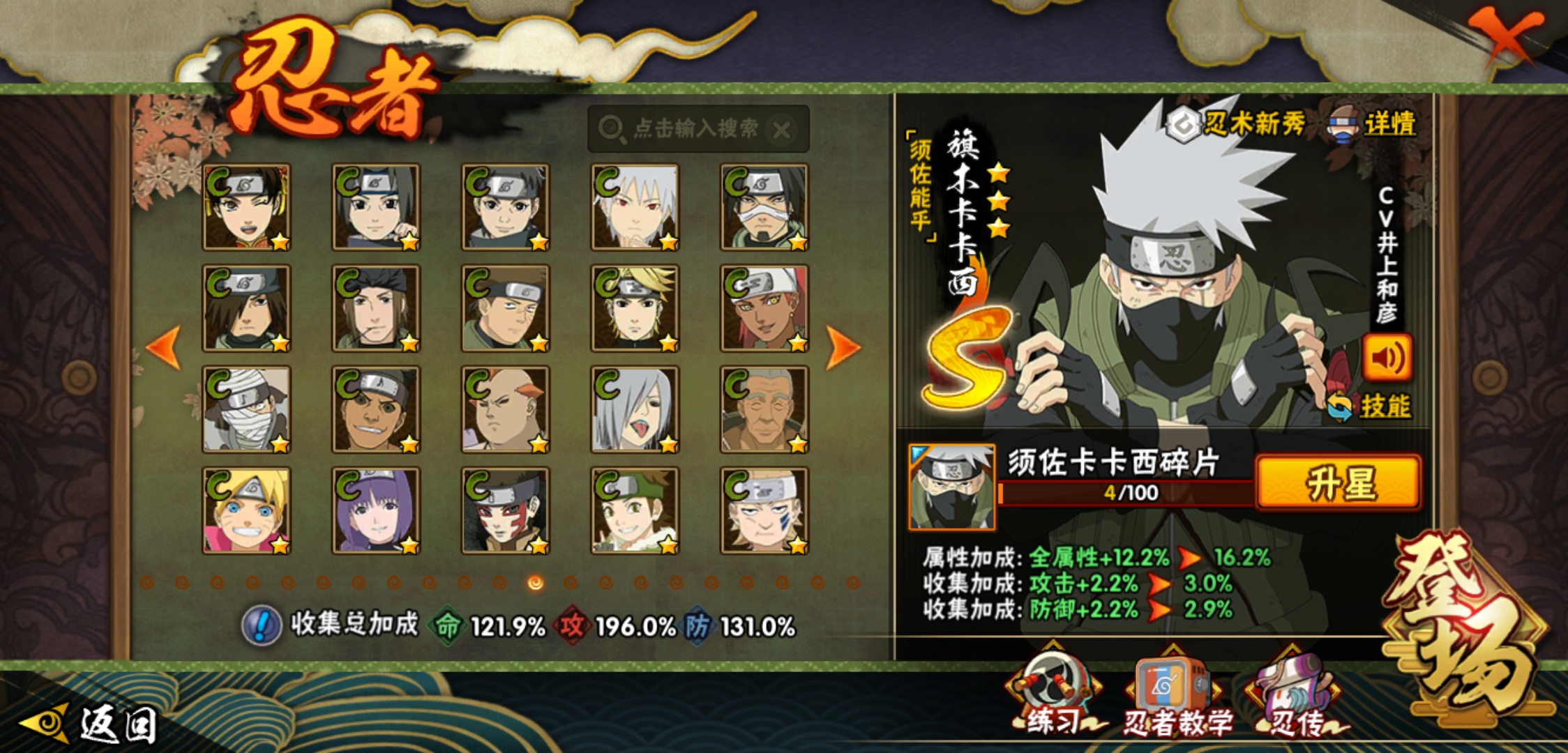This screenshot has height=753, width=1568.
Task: Click the search field 点击输入搜索
Action: pos(694,129)
